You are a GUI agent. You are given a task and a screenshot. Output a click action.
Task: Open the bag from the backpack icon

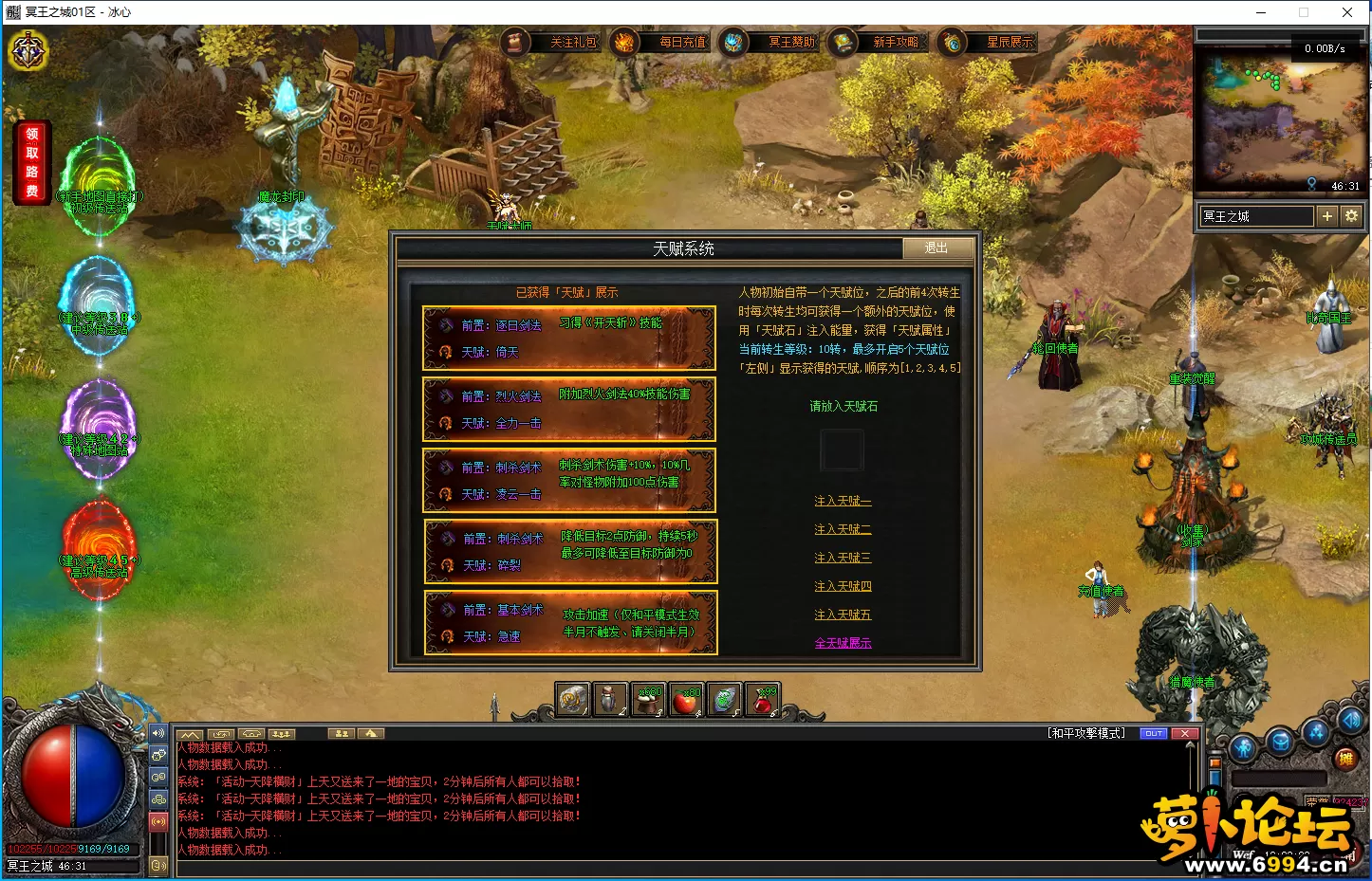(1281, 743)
